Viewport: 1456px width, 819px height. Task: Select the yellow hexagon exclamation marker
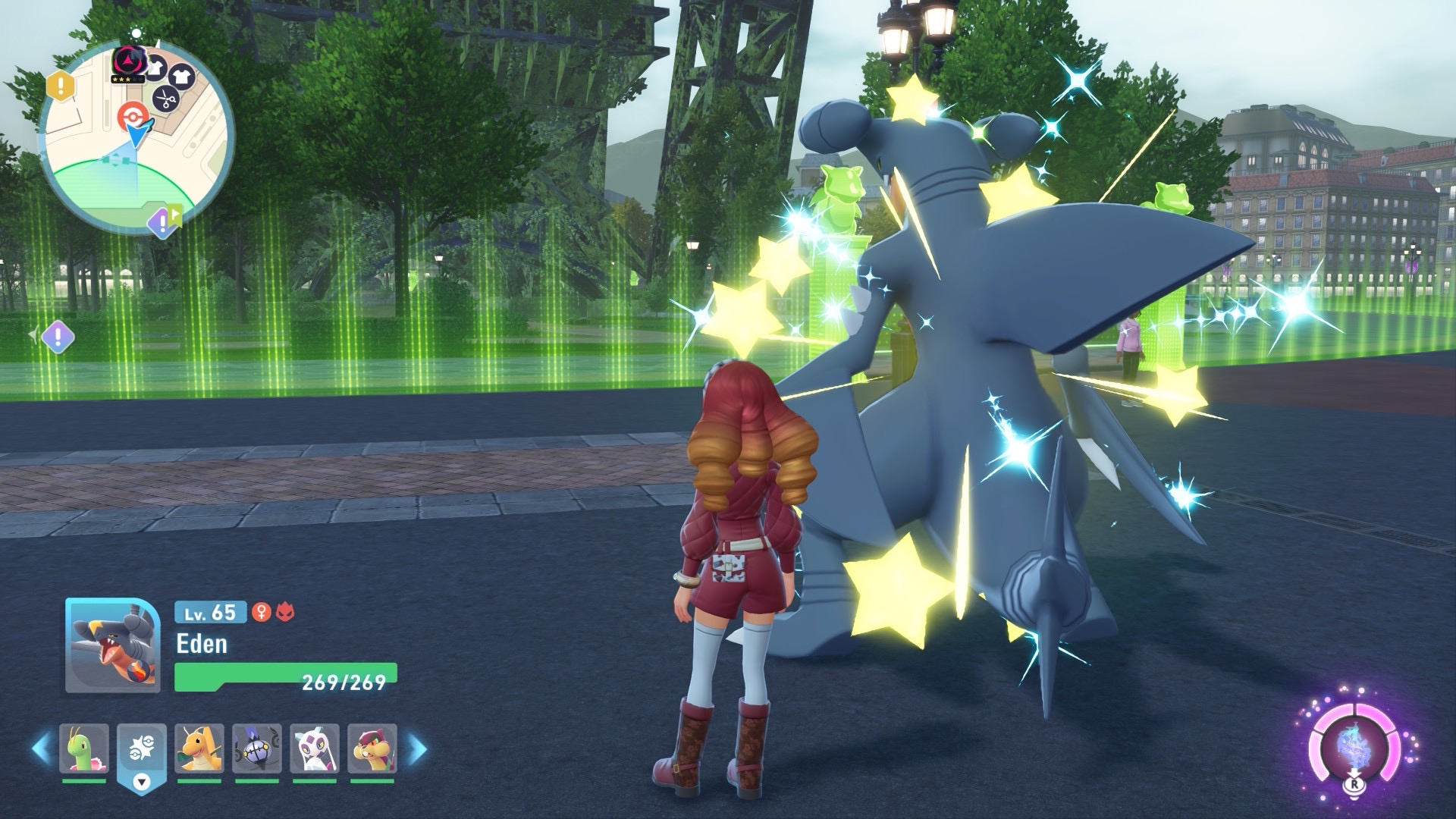click(62, 86)
